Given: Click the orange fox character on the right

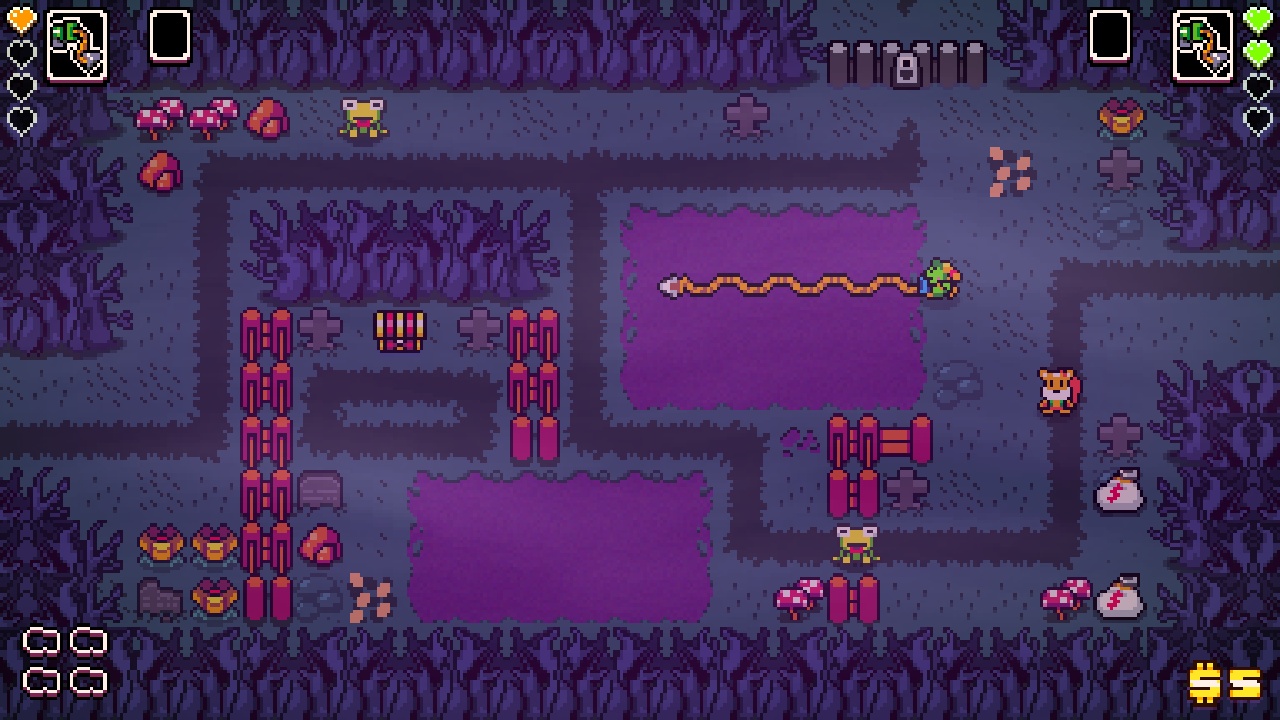Looking at the screenshot, I should click(x=1057, y=390).
